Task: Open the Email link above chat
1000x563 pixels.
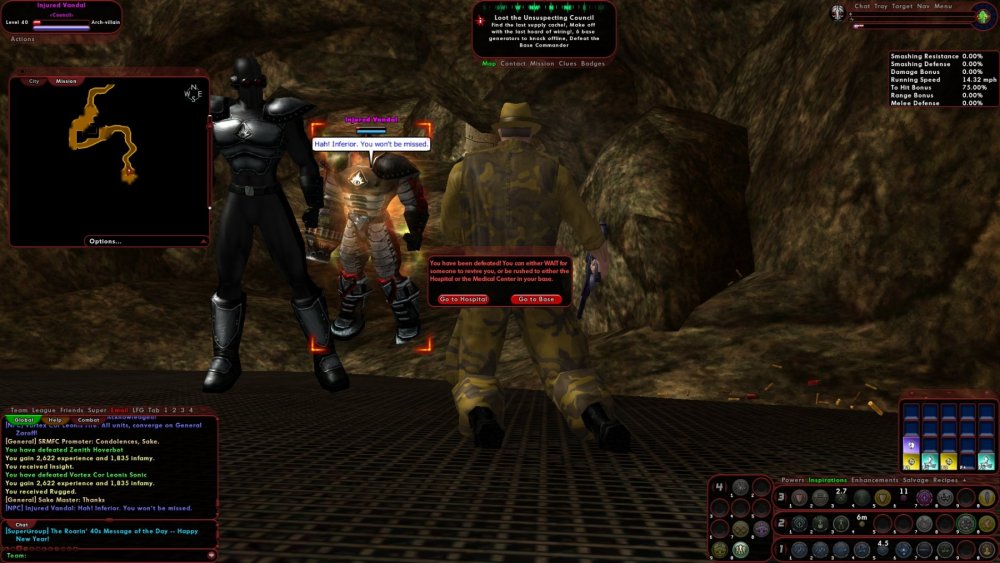Action: [x=120, y=410]
